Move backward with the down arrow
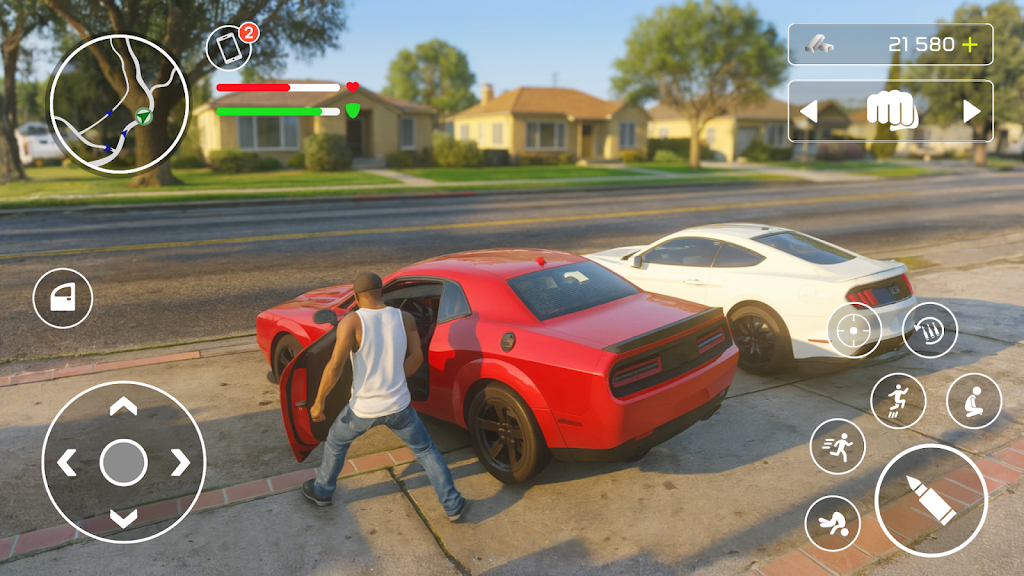Screen dimensions: 1024x576 (x=123, y=518)
